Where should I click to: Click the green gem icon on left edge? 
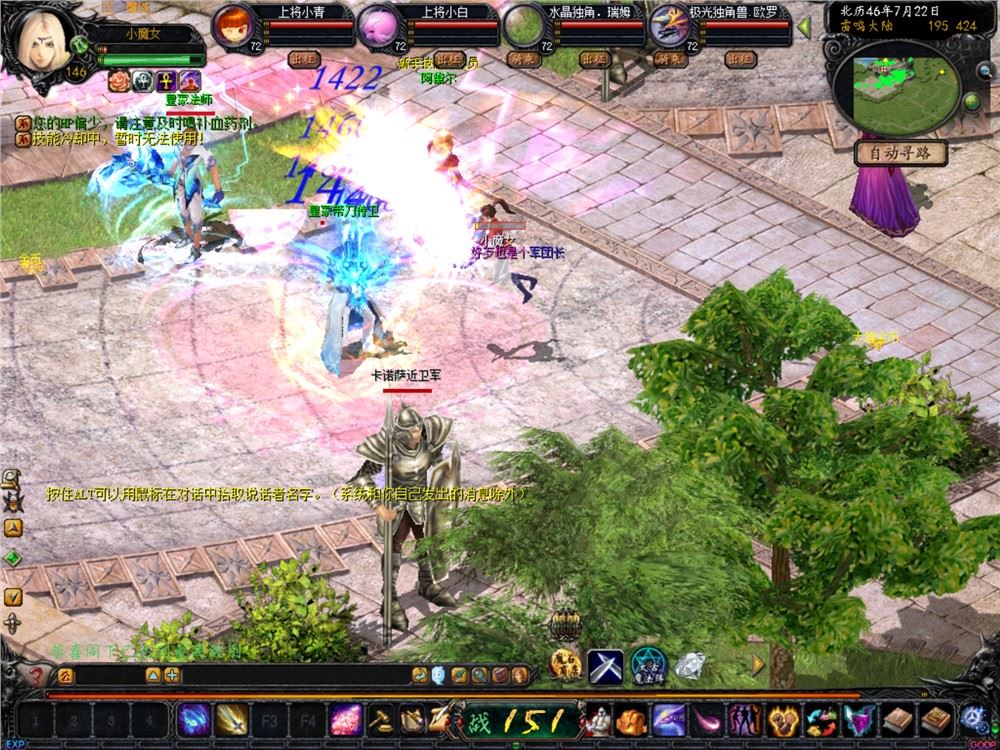pos(13,558)
